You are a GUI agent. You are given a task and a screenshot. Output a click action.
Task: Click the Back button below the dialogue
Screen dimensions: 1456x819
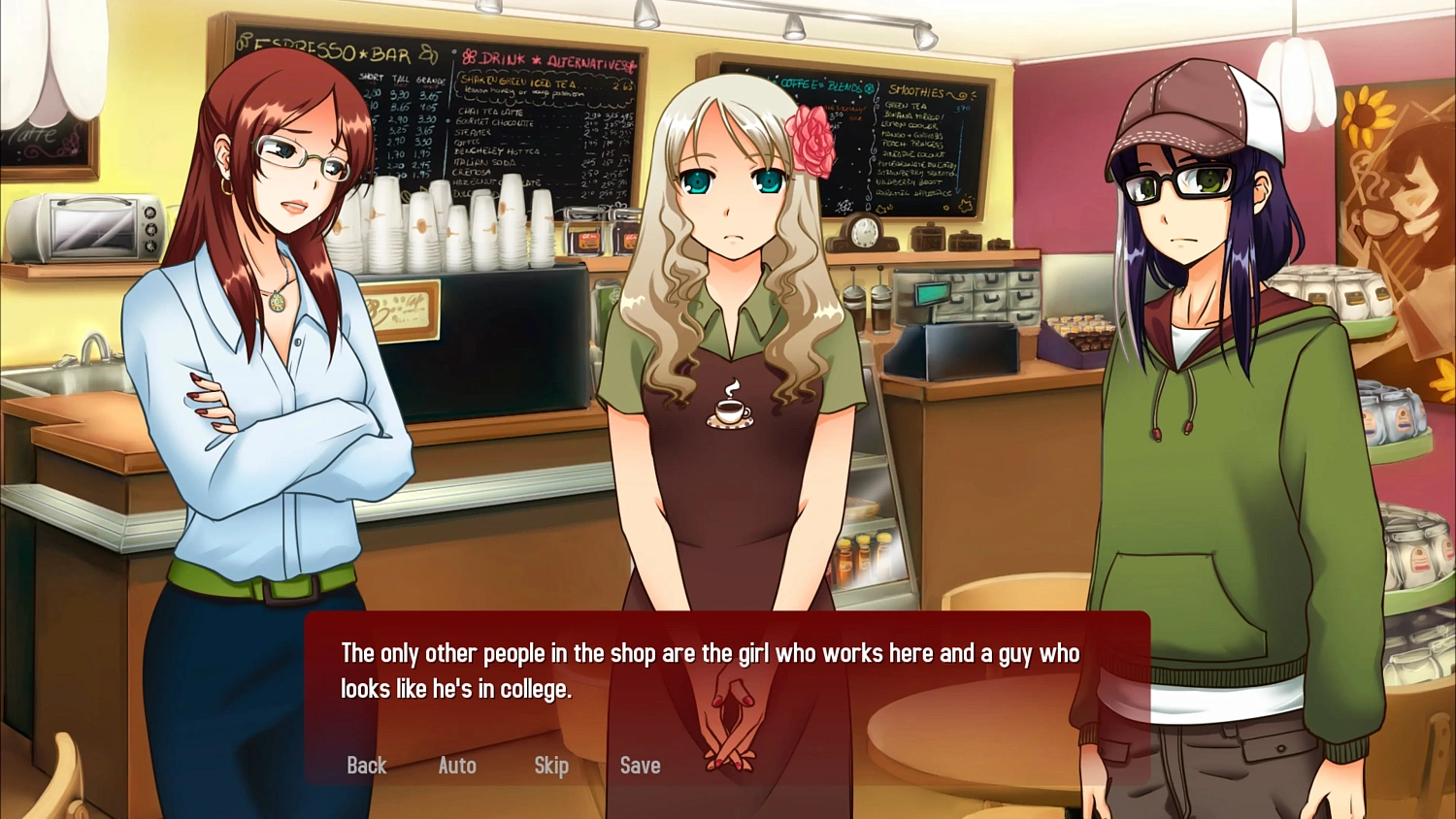pos(366,766)
